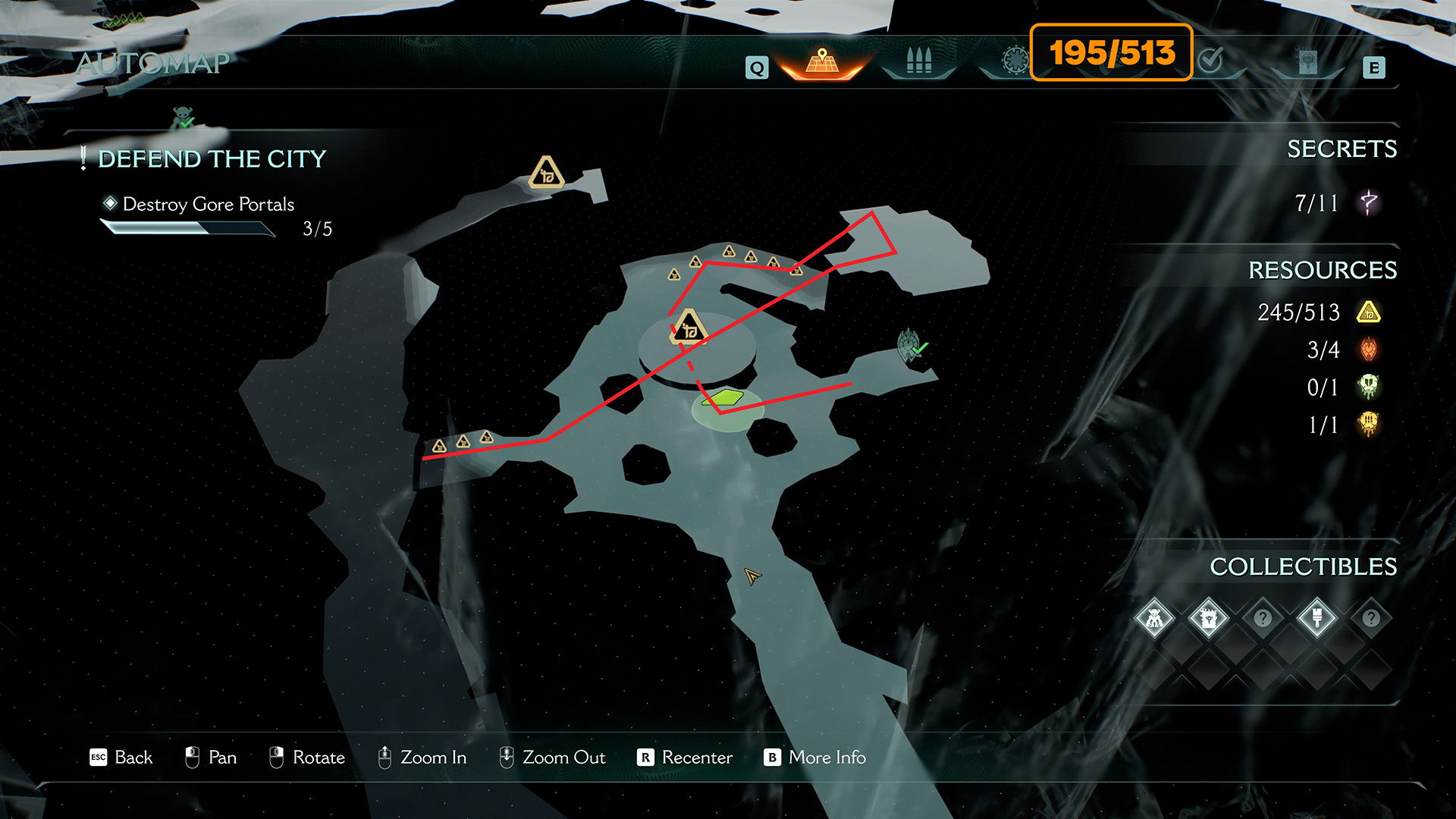The width and height of the screenshot is (1456, 819).
Task: Click the gold marker at the map's top ledge
Action: click(546, 173)
